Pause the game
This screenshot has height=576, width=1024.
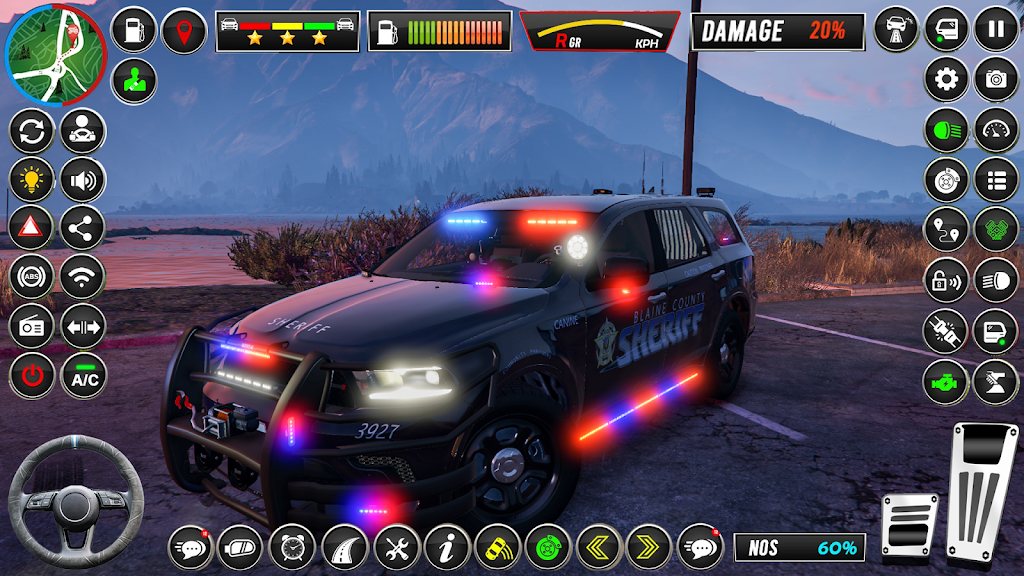996,28
